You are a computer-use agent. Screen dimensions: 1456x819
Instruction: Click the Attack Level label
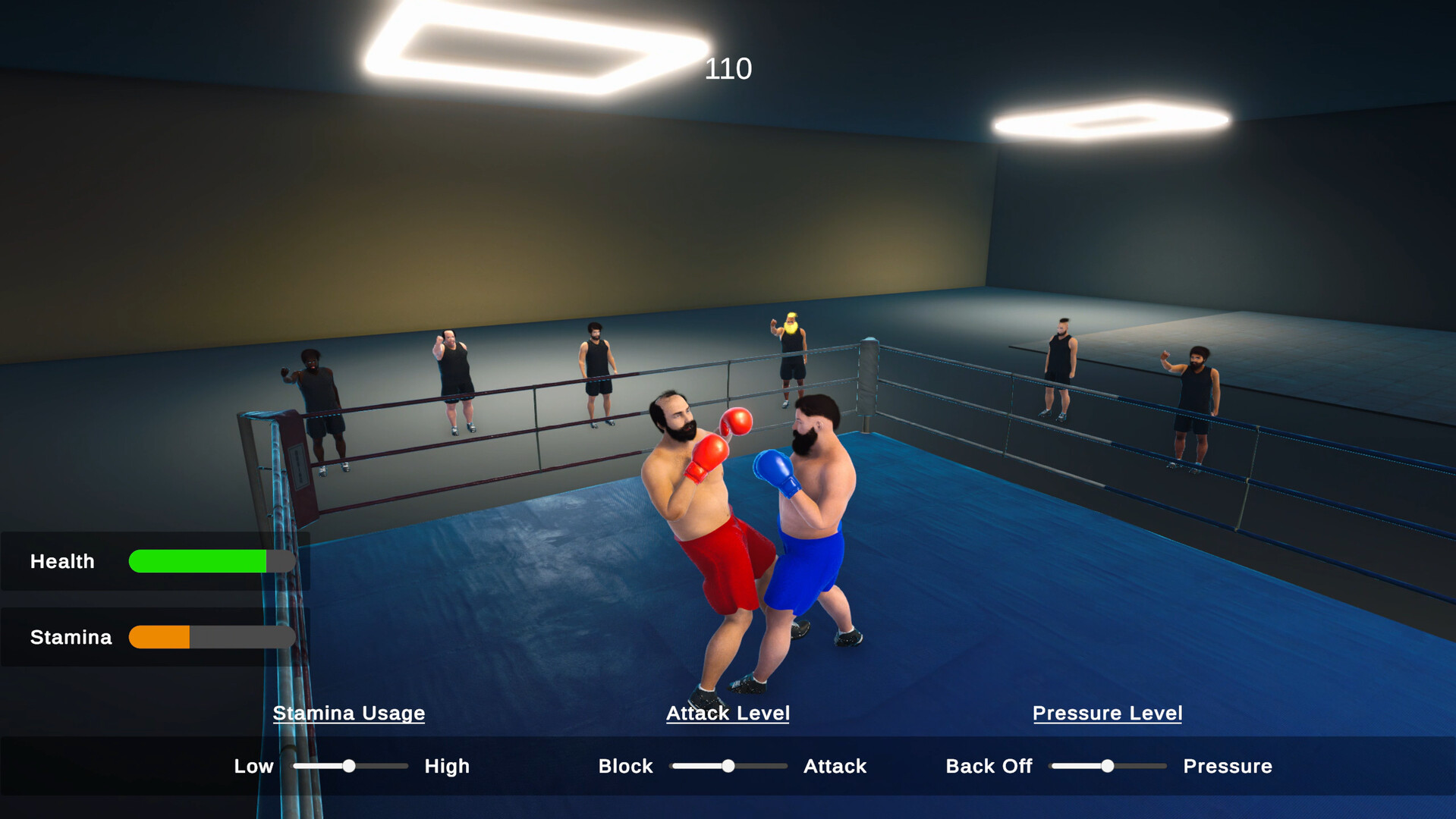pyautogui.click(x=727, y=713)
